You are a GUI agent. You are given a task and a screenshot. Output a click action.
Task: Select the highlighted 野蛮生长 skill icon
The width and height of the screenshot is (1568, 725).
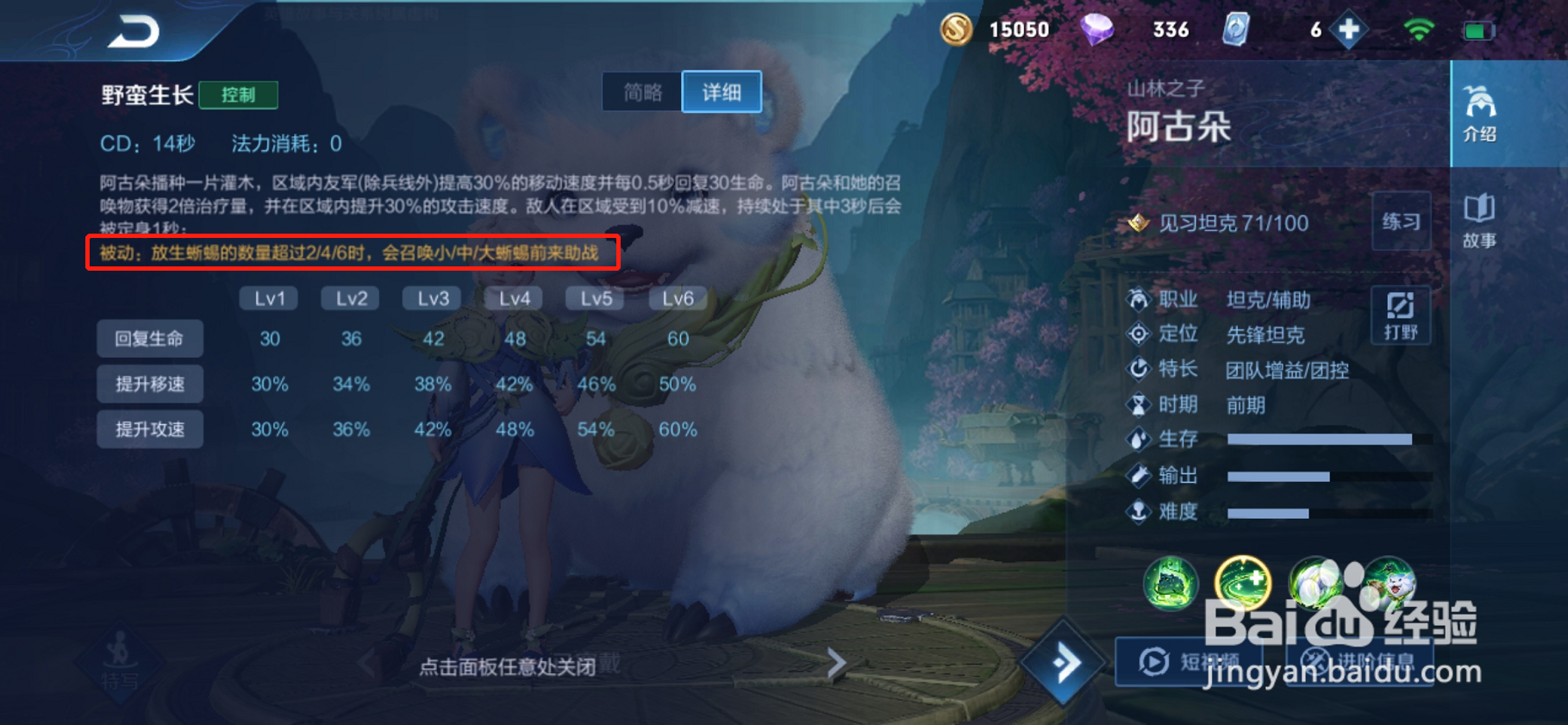click(x=1244, y=584)
